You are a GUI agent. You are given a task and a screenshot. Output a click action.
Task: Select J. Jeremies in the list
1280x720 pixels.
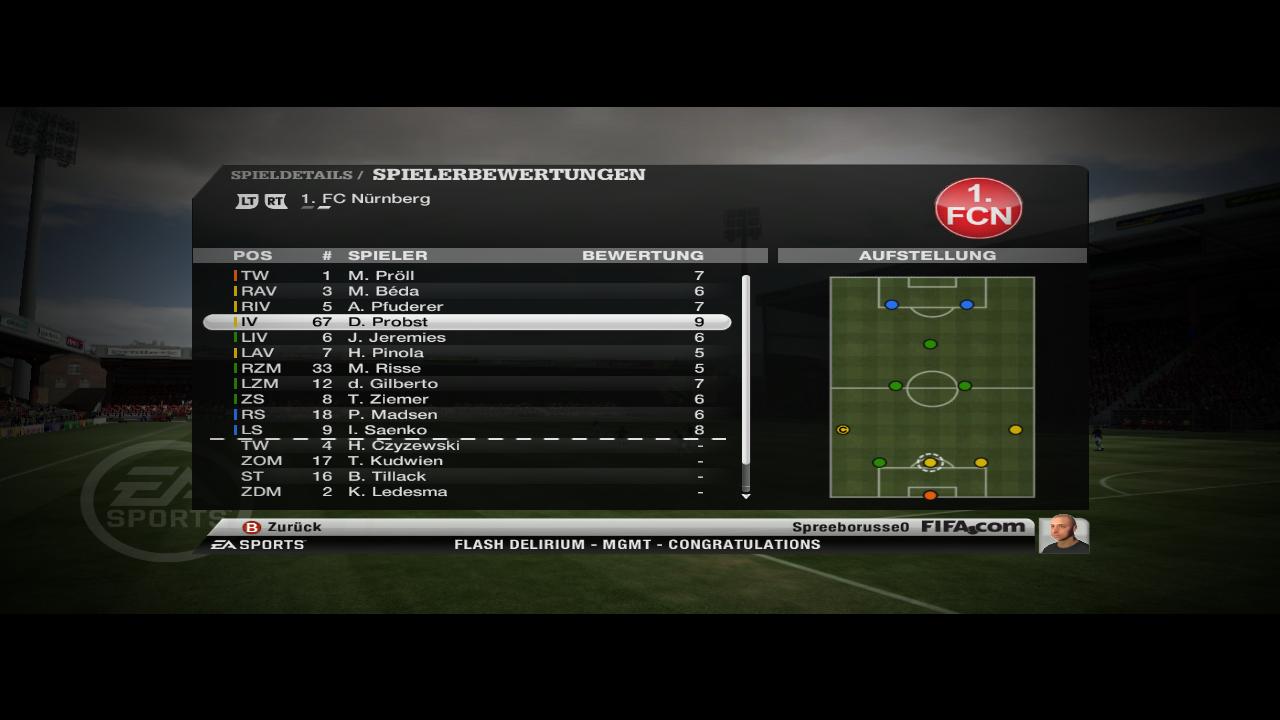tap(468, 337)
